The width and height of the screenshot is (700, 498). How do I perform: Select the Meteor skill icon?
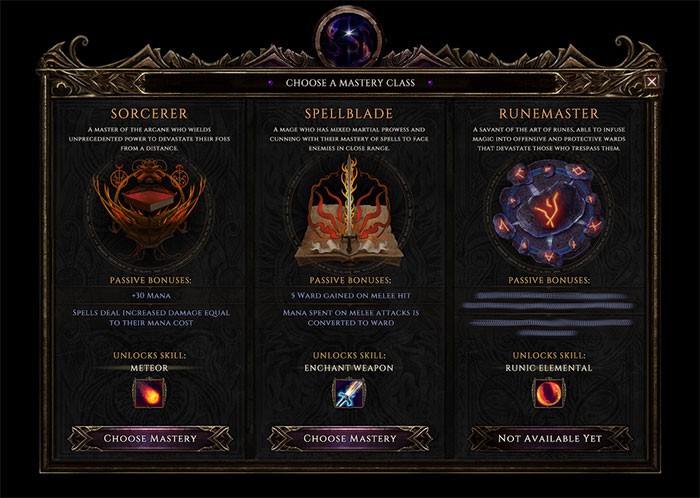tap(149, 391)
